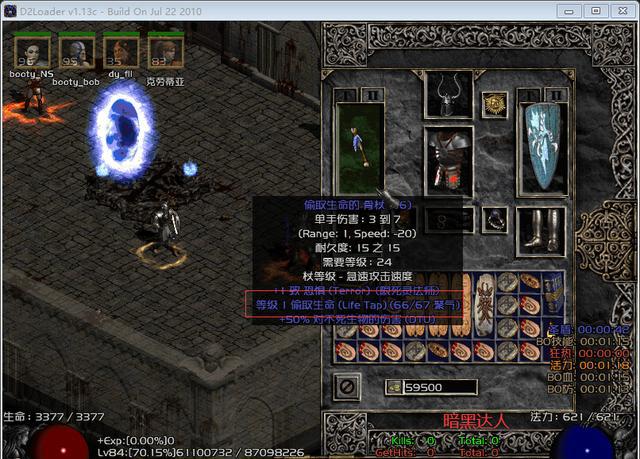The width and height of the screenshot is (640, 459).
Task: Close the D2Loader window
Action: [x=619, y=10]
